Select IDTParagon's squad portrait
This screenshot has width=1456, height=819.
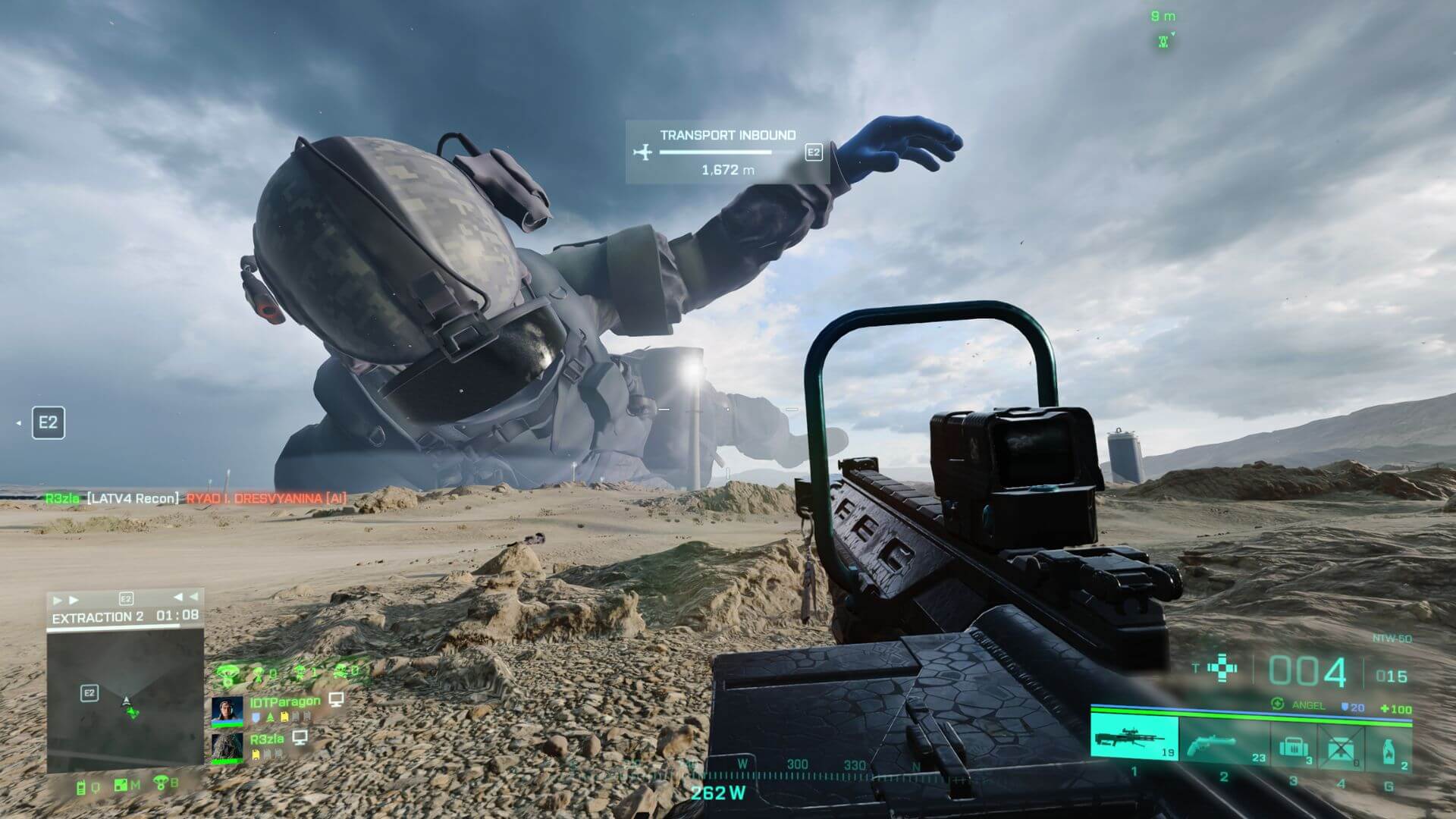[x=227, y=711]
